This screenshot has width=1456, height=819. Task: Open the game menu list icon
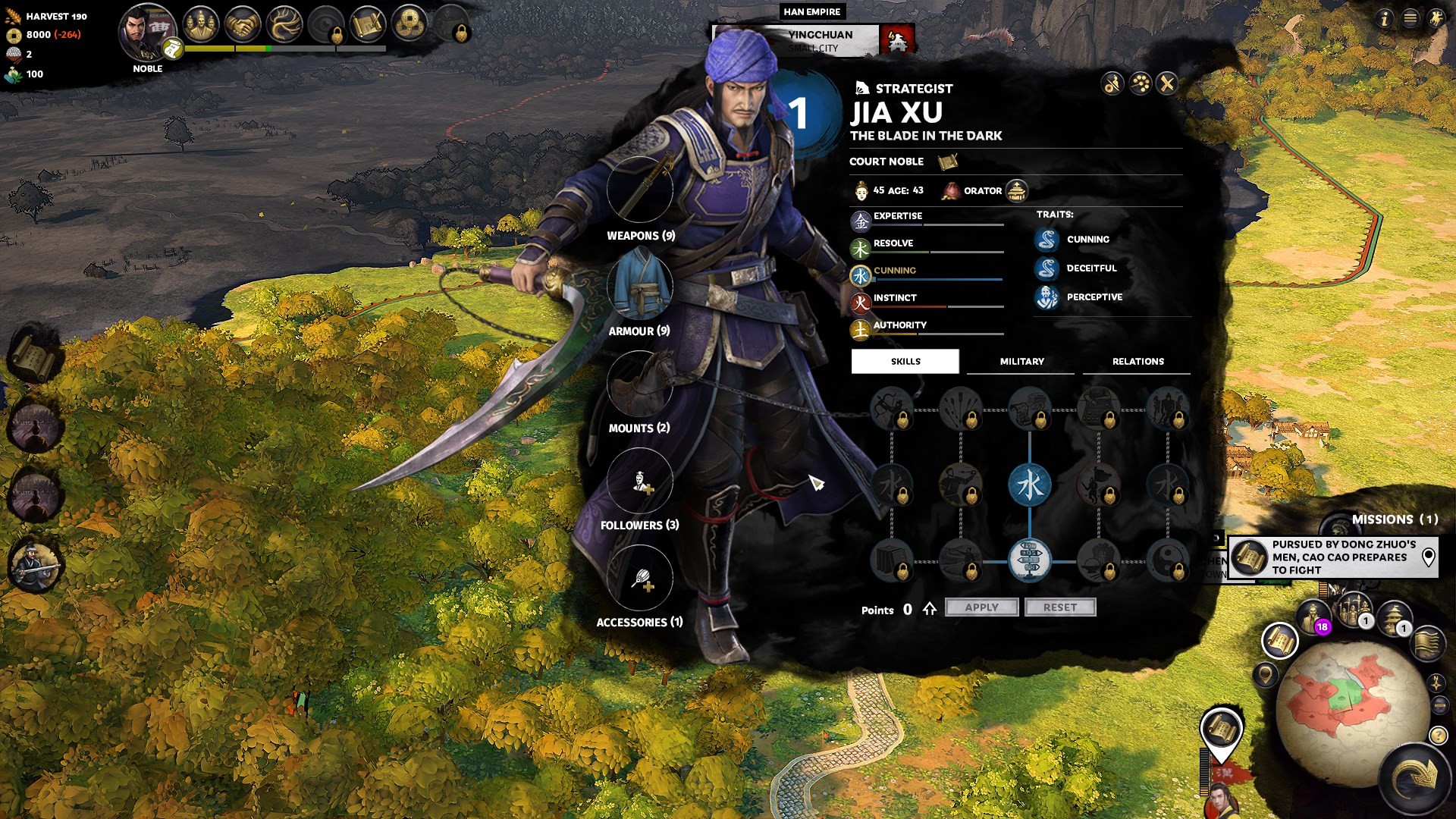pyautogui.click(x=1410, y=18)
